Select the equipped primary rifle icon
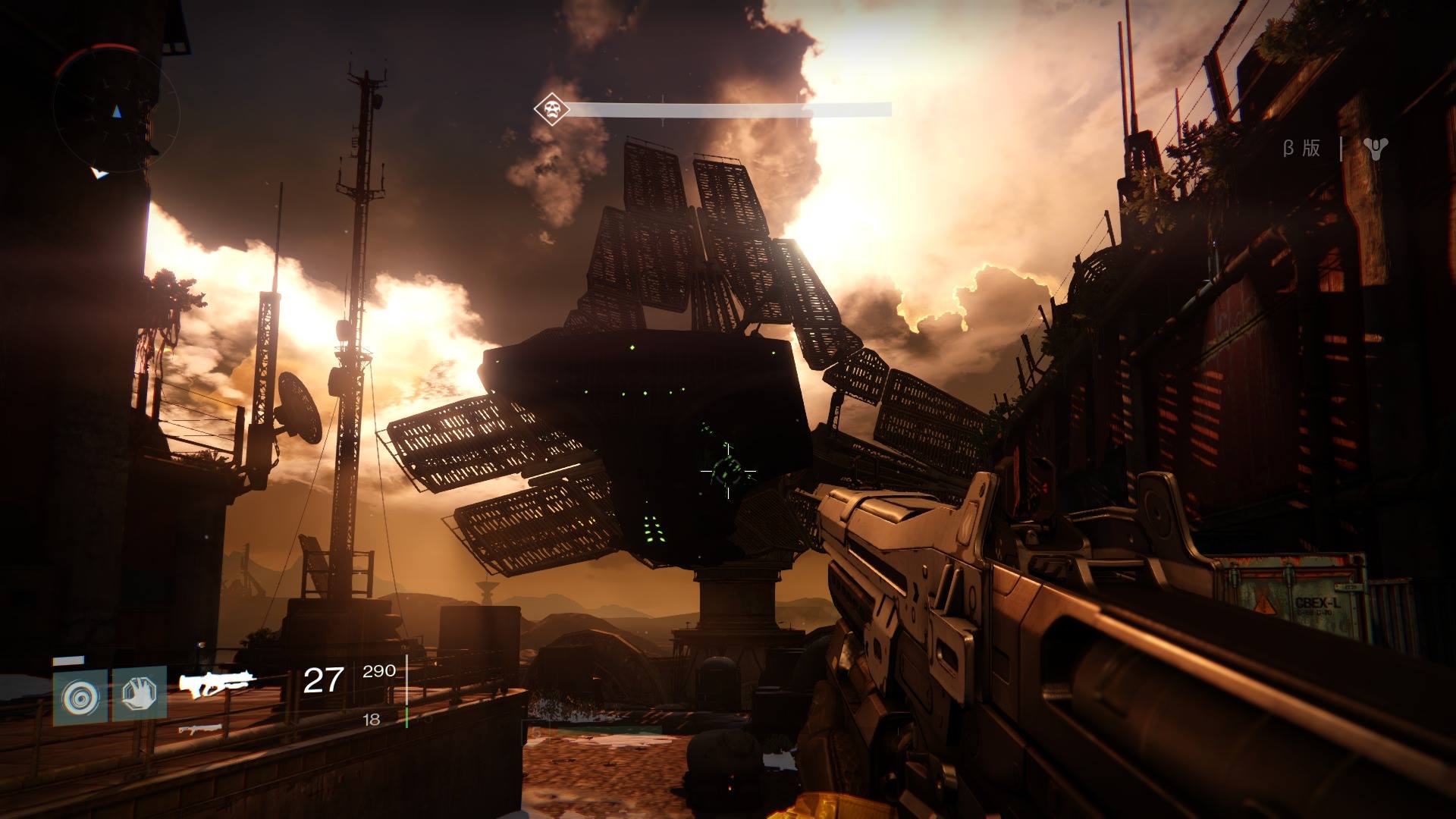1456x819 pixels. pyautogui.click(x=214, y=683)
